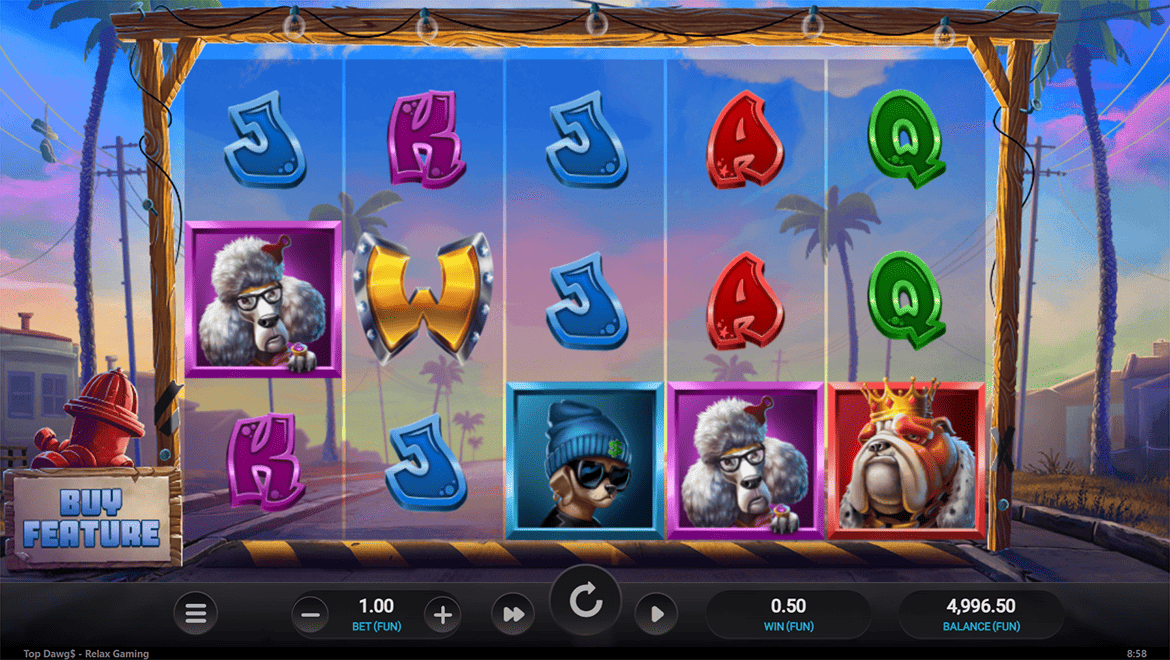Increase the bet with the plus button
Screen dimensions: 1170x660
pyautogui.click(x=442, y=614)
